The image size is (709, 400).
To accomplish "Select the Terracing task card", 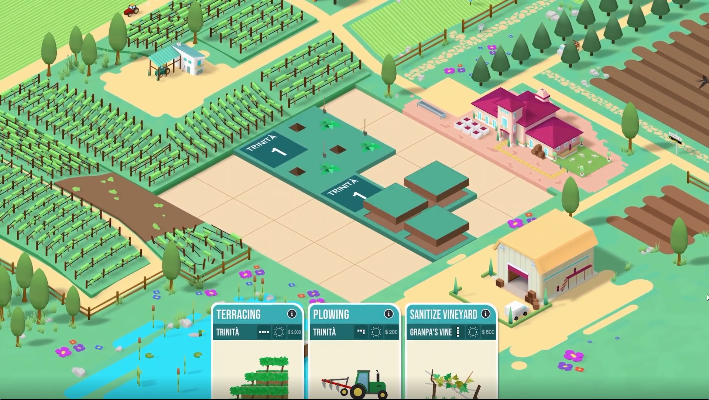I will pos(257,365).
